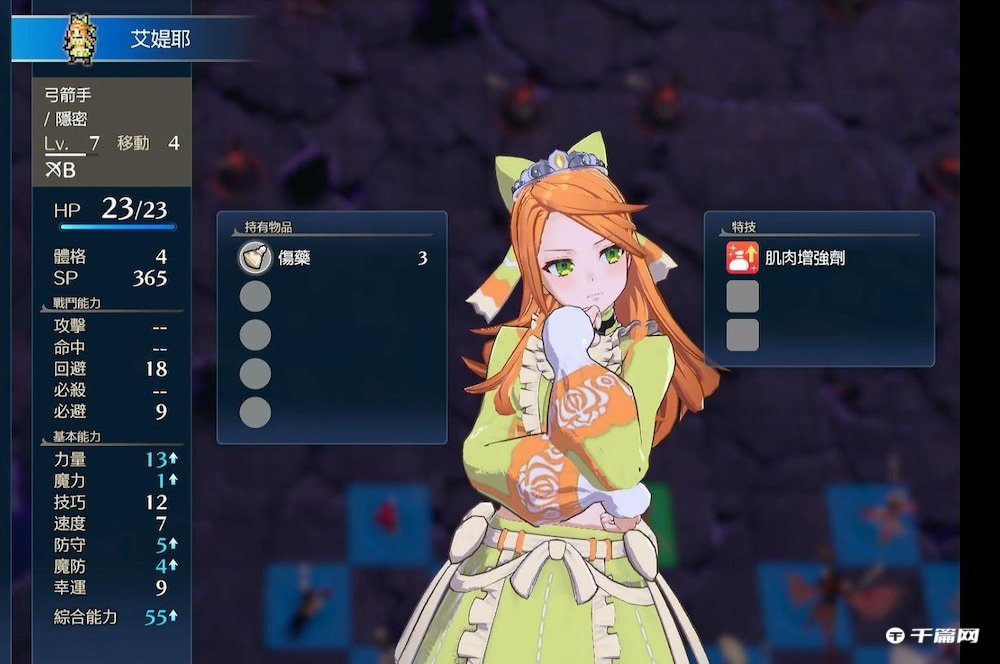Select the 肌肉增強劑 skill entry
Viewport: 1000px width, 664px height.
click(x=804, y=258)
